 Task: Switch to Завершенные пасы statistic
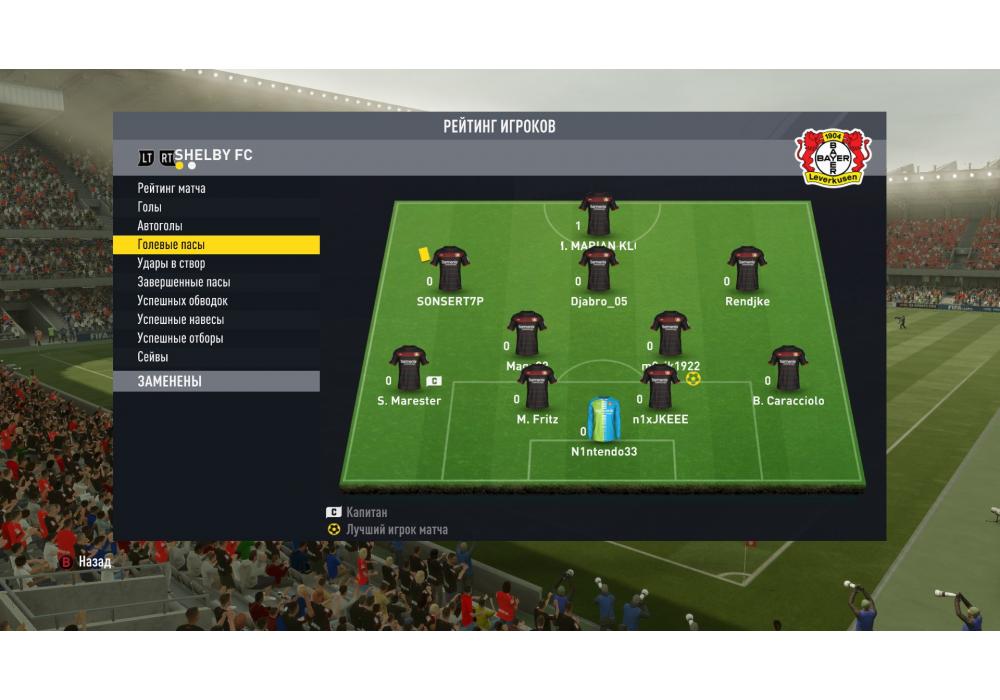point(184,282)
